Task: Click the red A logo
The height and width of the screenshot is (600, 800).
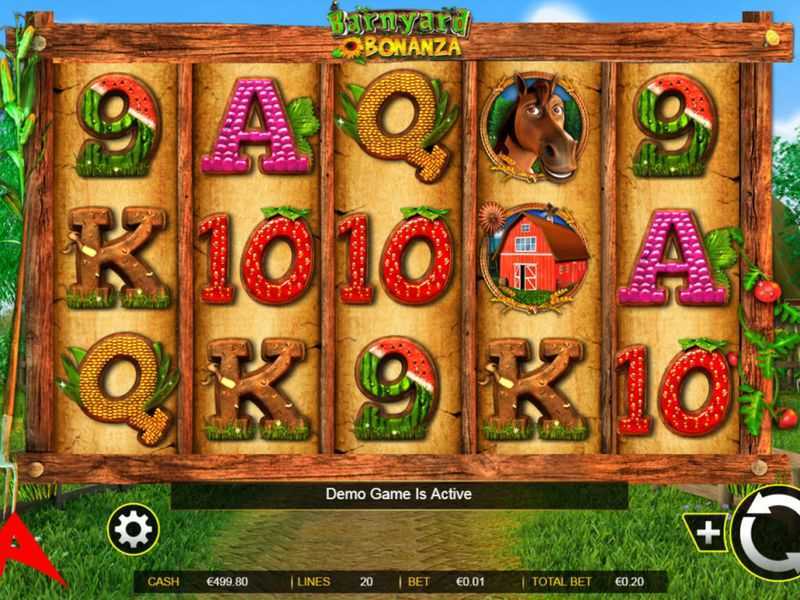Action: coord(22,548)
